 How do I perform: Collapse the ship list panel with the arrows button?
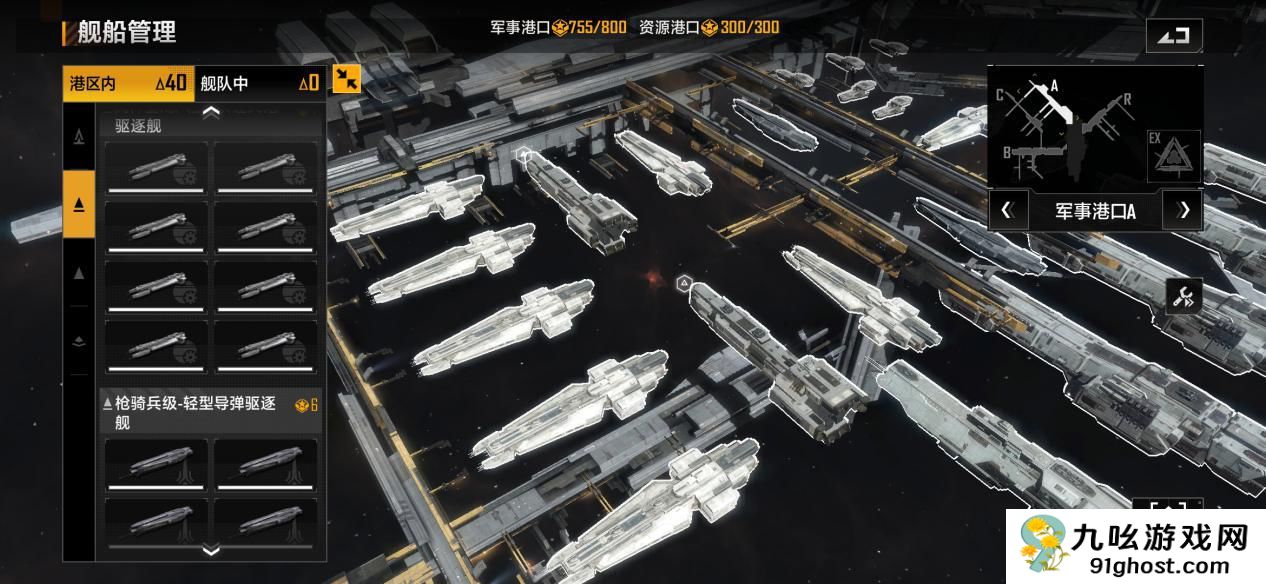coord(346,79)
